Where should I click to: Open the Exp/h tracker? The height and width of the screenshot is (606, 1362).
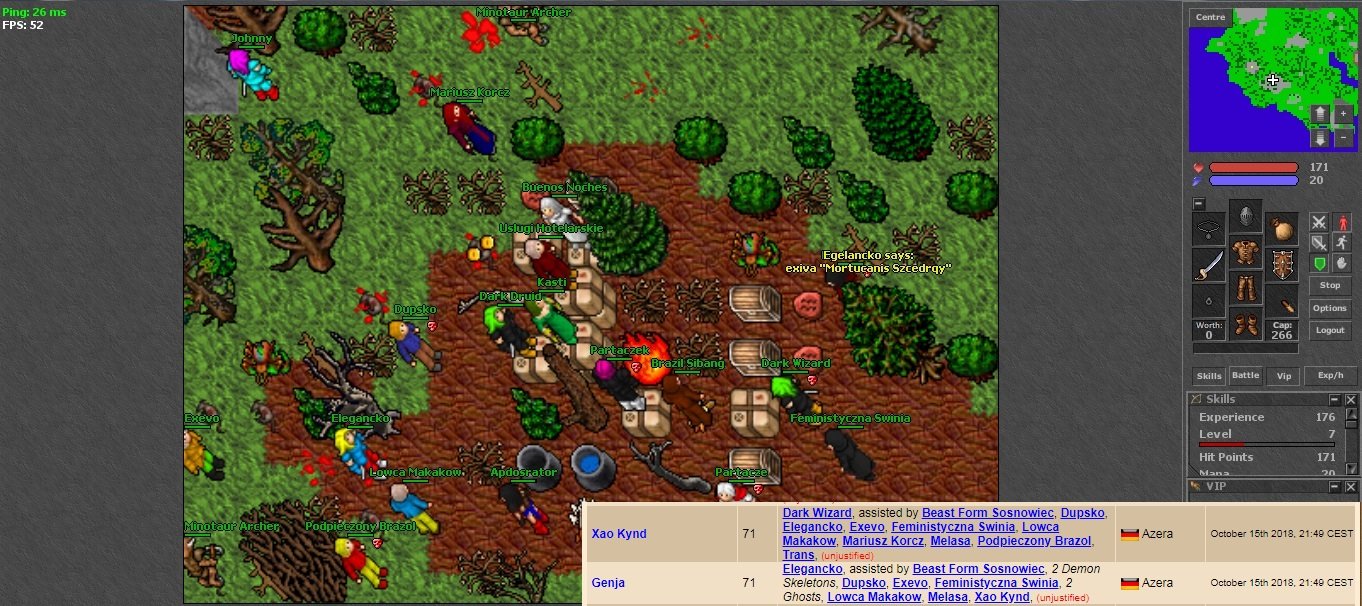[x=1329, y=376]
